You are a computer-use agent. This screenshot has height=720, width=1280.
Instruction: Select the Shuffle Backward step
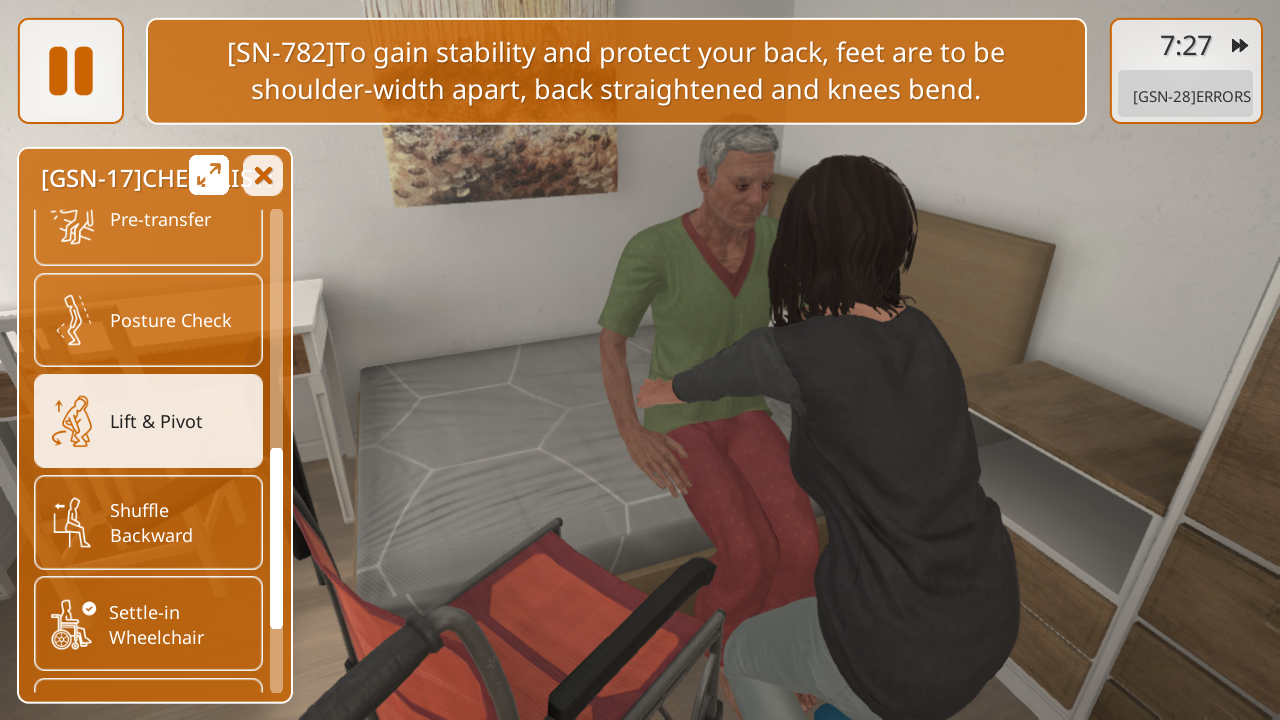click(x=148, y=522)
